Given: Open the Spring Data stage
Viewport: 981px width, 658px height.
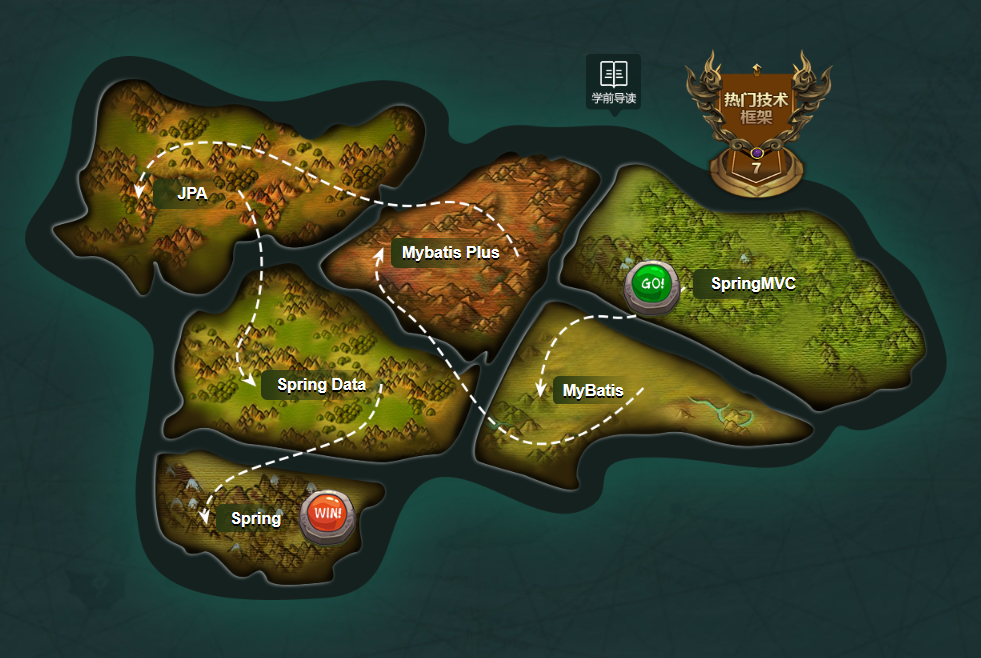Looking at the screenshot, I should point(321,385).
